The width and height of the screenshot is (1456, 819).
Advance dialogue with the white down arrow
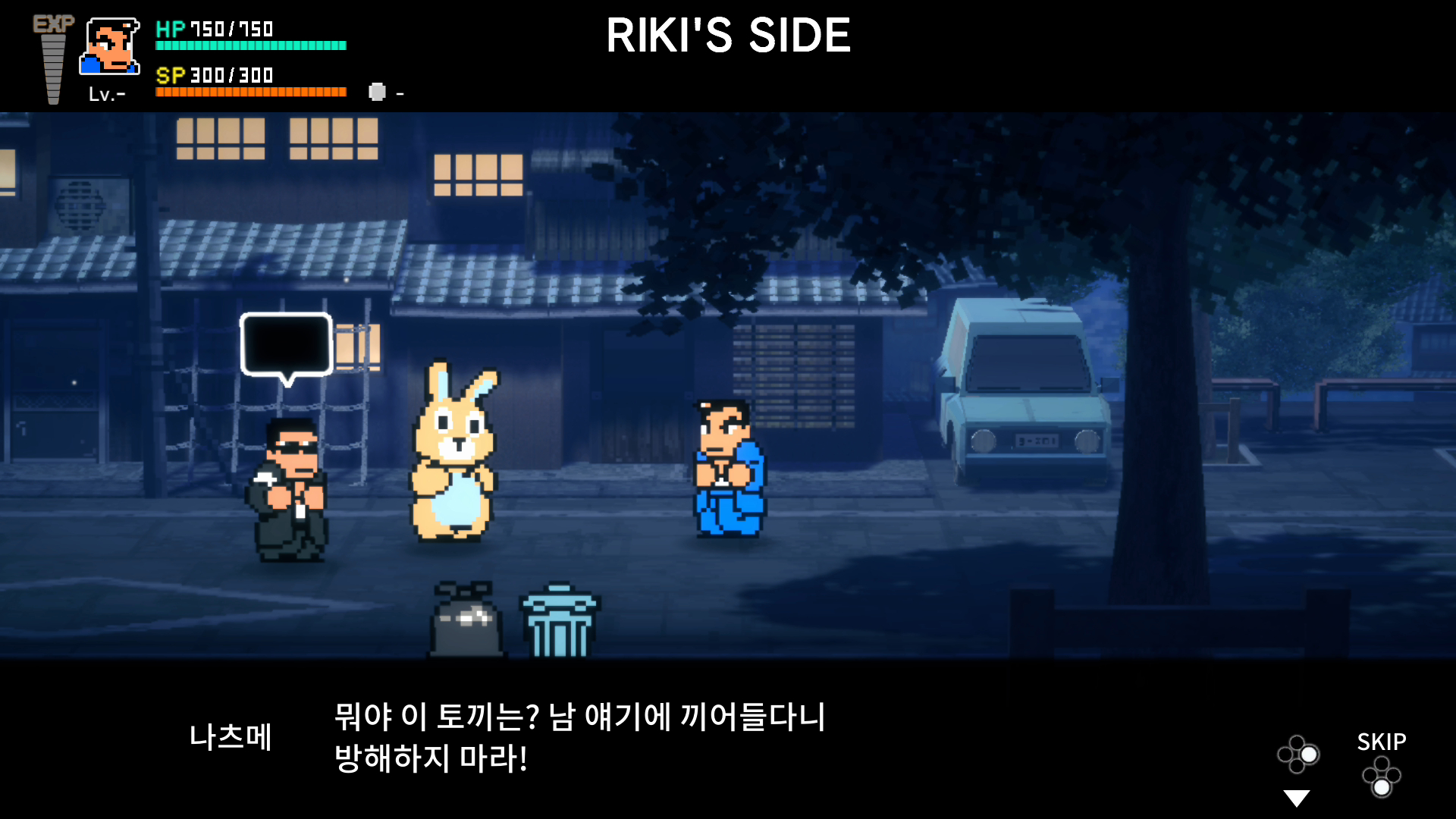tap(1297, 799)
